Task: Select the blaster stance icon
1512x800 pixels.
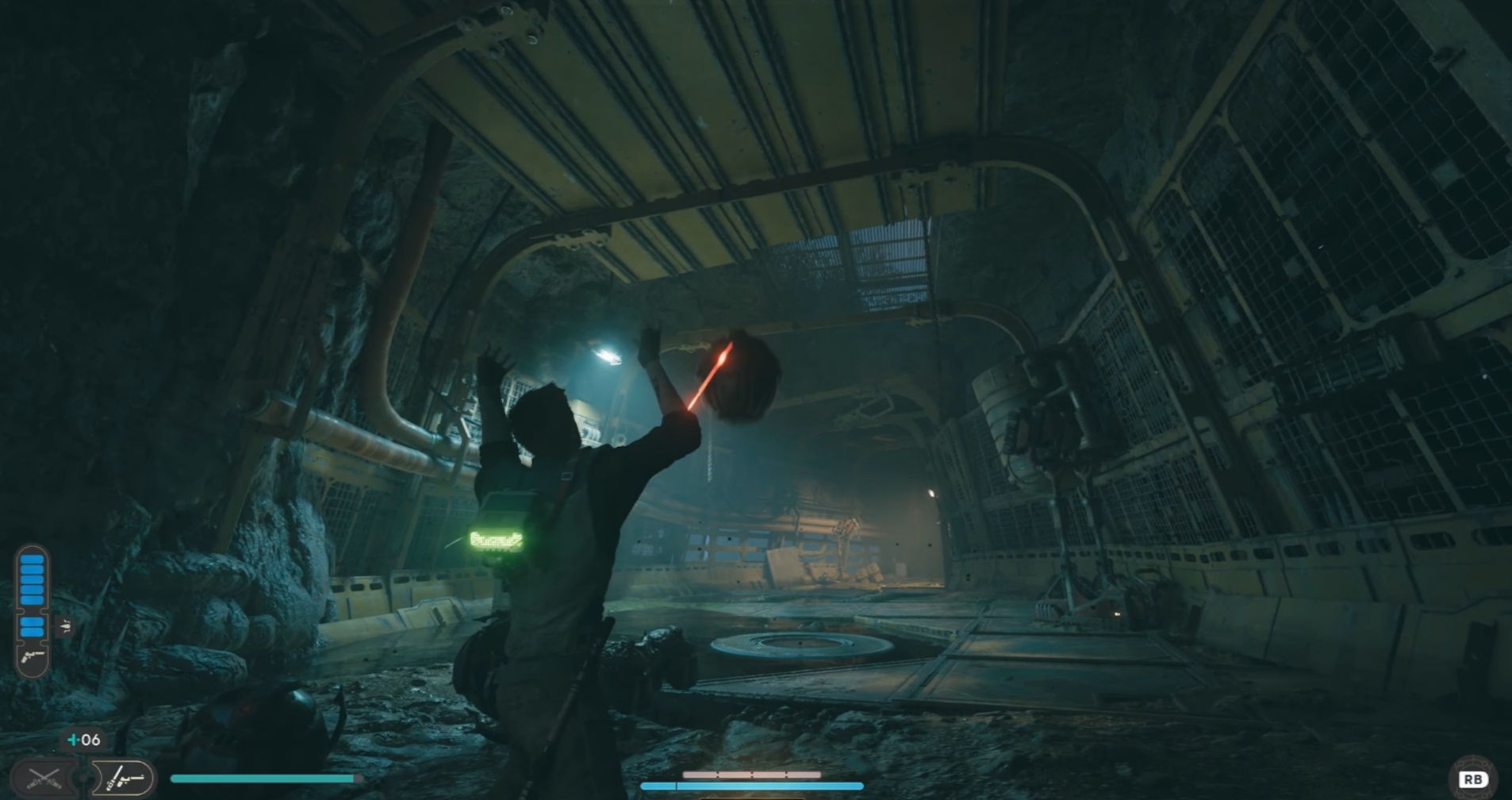Action: pyautogui.click(x=122, y=778)
